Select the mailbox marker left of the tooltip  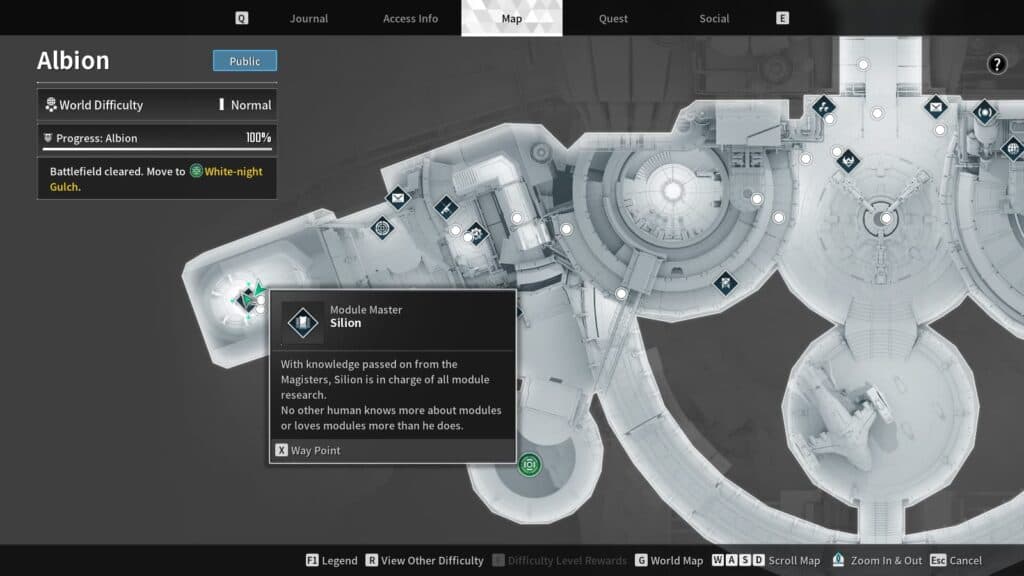398,199
